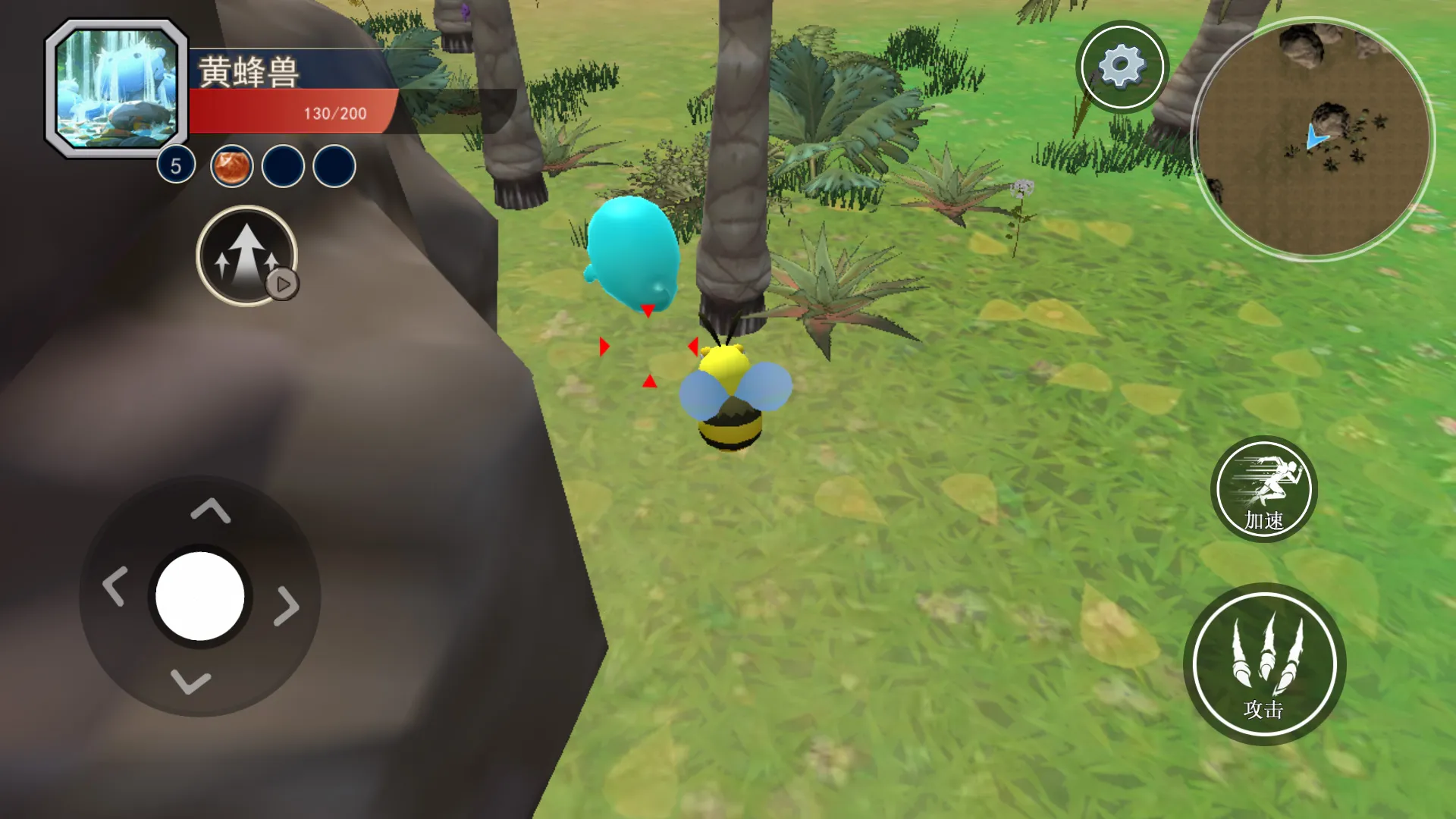This screenshot has height=819, width=1456.
Task: Use the triple-arrow upgrade skill button
Action: click(246, 256)
